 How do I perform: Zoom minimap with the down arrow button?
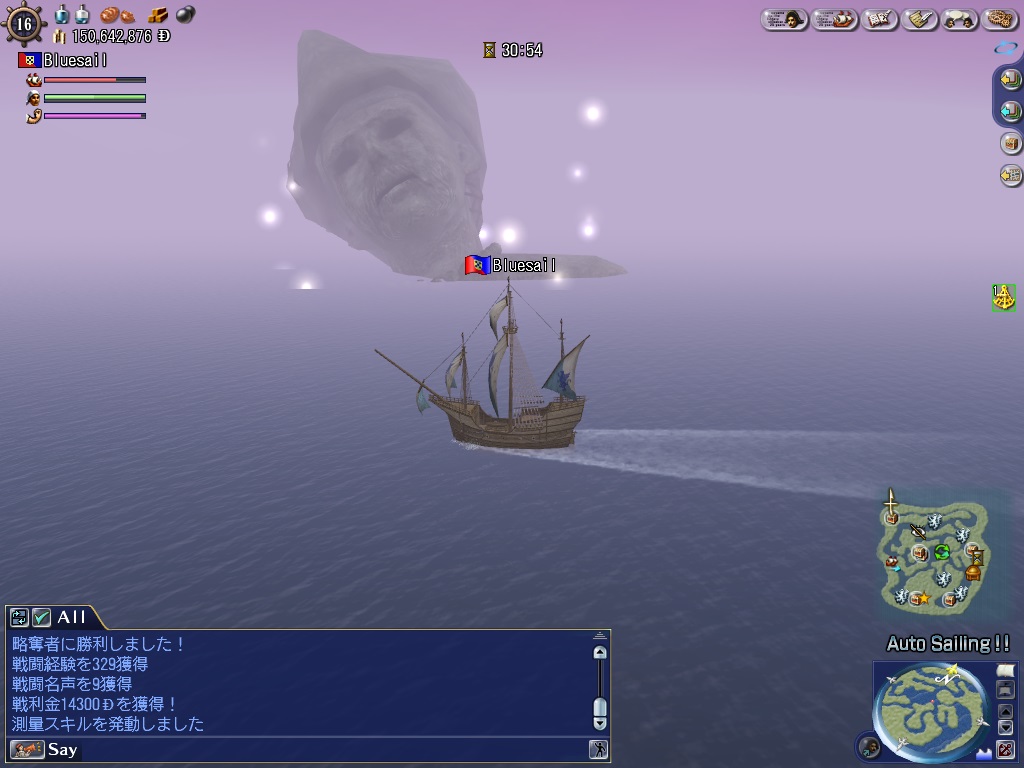coord(1006,728)
